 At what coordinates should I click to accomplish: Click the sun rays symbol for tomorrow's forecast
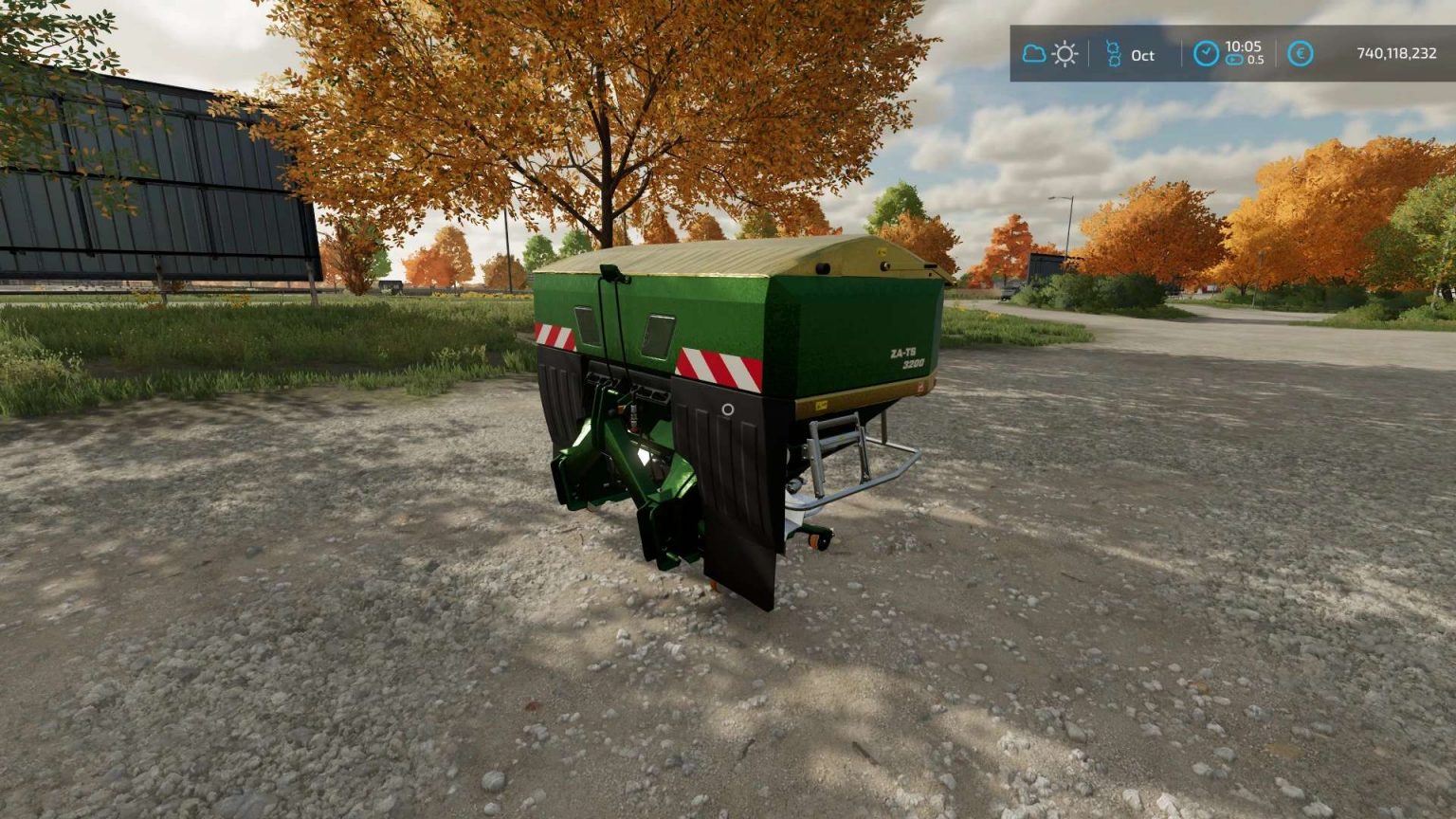(1065, 54)
